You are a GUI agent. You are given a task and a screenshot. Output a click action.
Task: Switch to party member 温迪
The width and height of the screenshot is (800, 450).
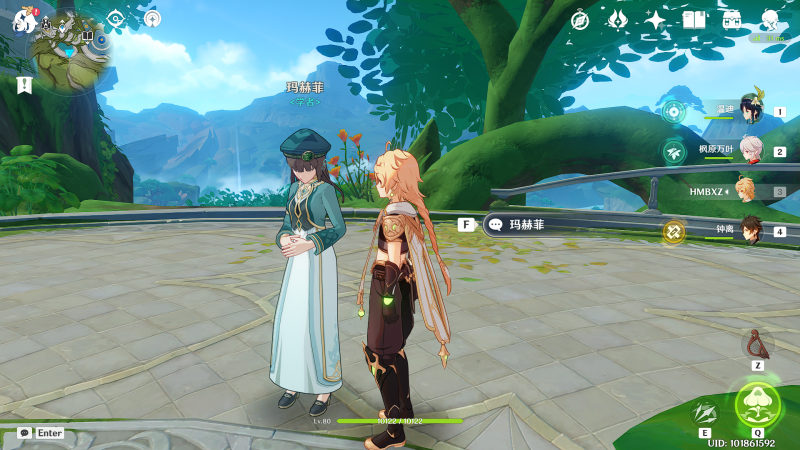[750, 111]
